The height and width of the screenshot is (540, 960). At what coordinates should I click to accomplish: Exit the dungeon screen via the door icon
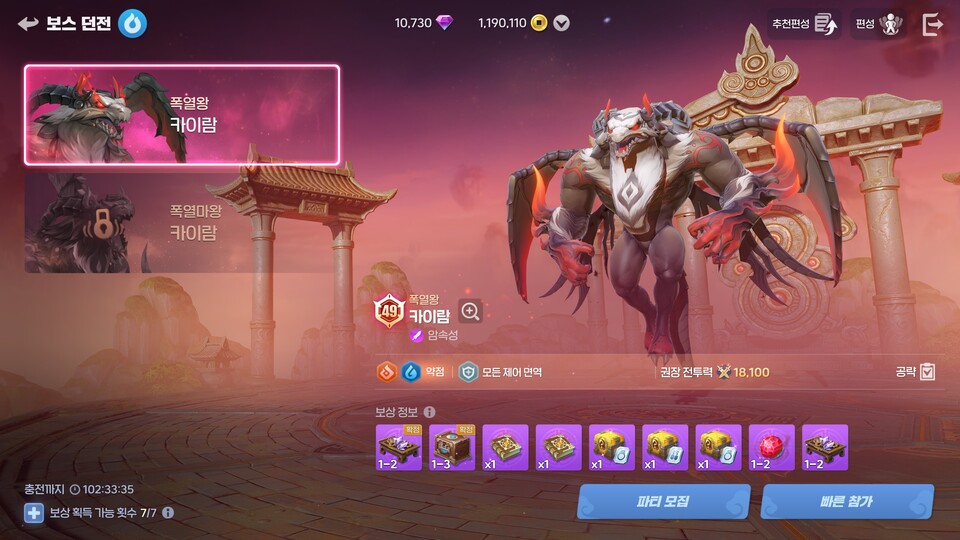(932, 25)
